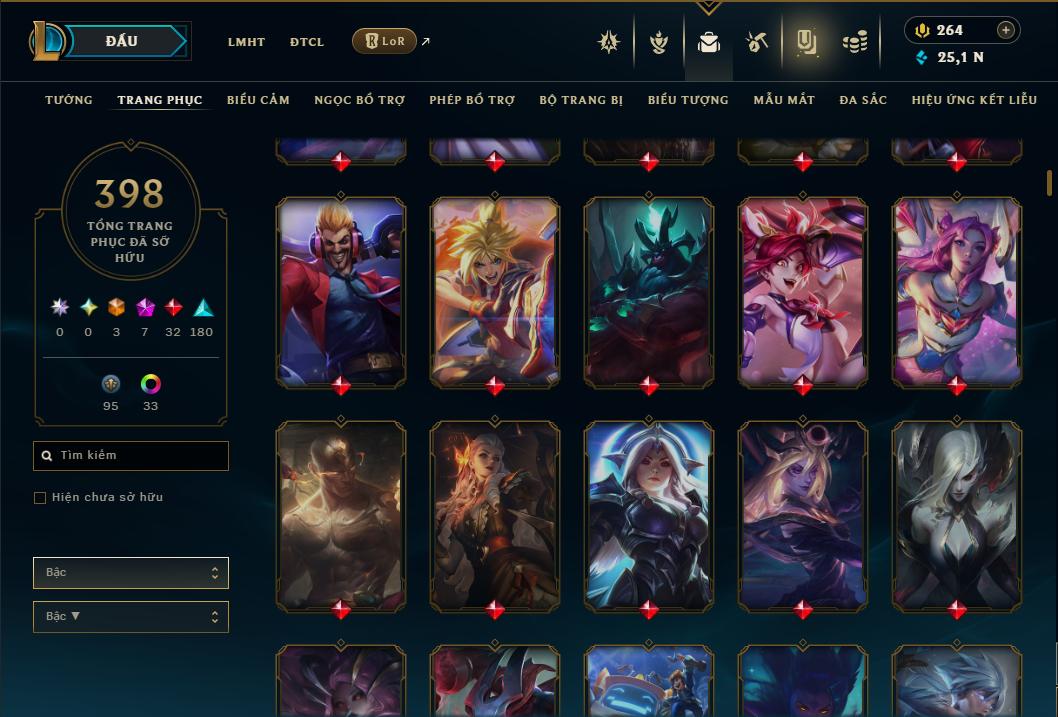Launch the LoR external link
The height and width of the screenshot is (717, 1058).
coord(385,41)
